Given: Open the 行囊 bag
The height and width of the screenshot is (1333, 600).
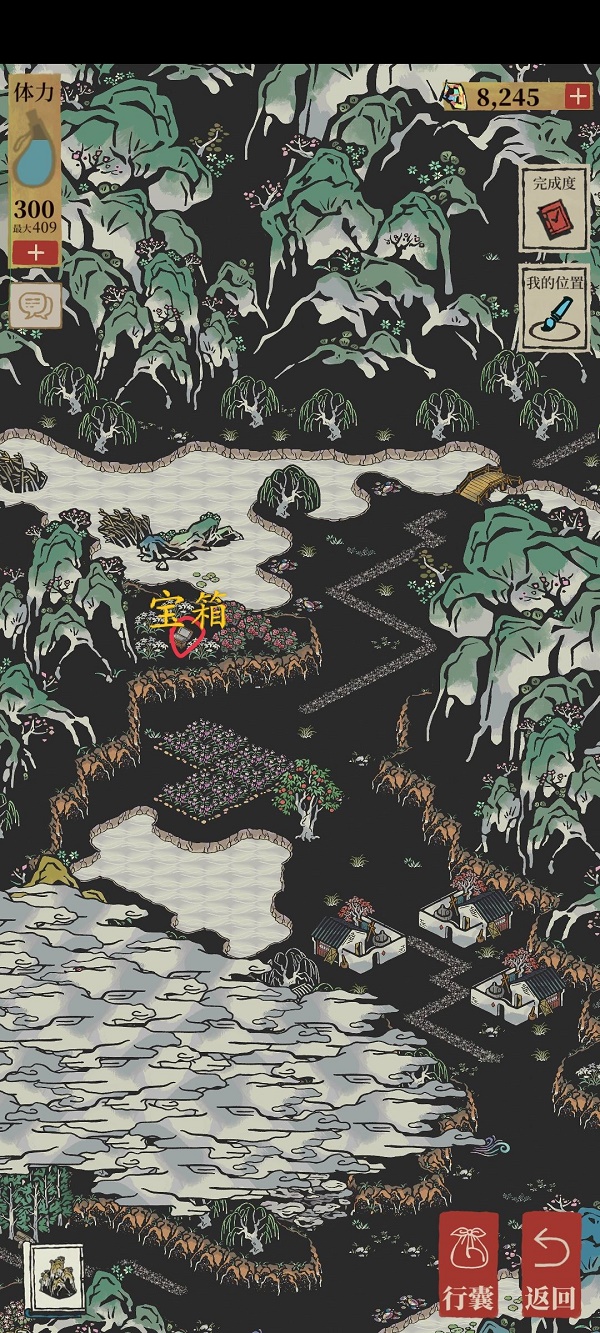Looking at the screenshot, I should point(468,1264).
